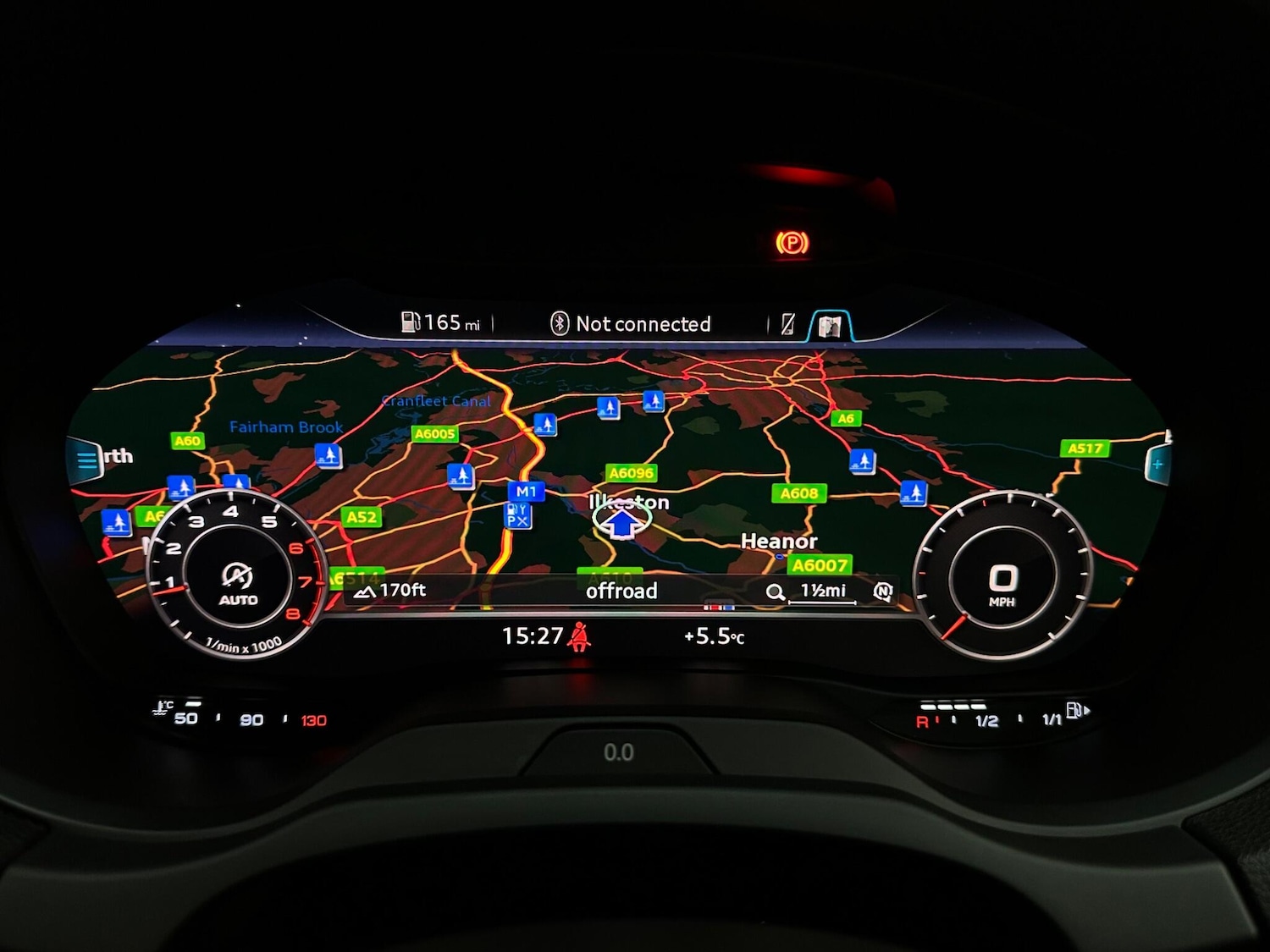Viewport: 1270px width, 952px height.
Task: Open the right-side plus options handle
Action: click(1157, 464)
